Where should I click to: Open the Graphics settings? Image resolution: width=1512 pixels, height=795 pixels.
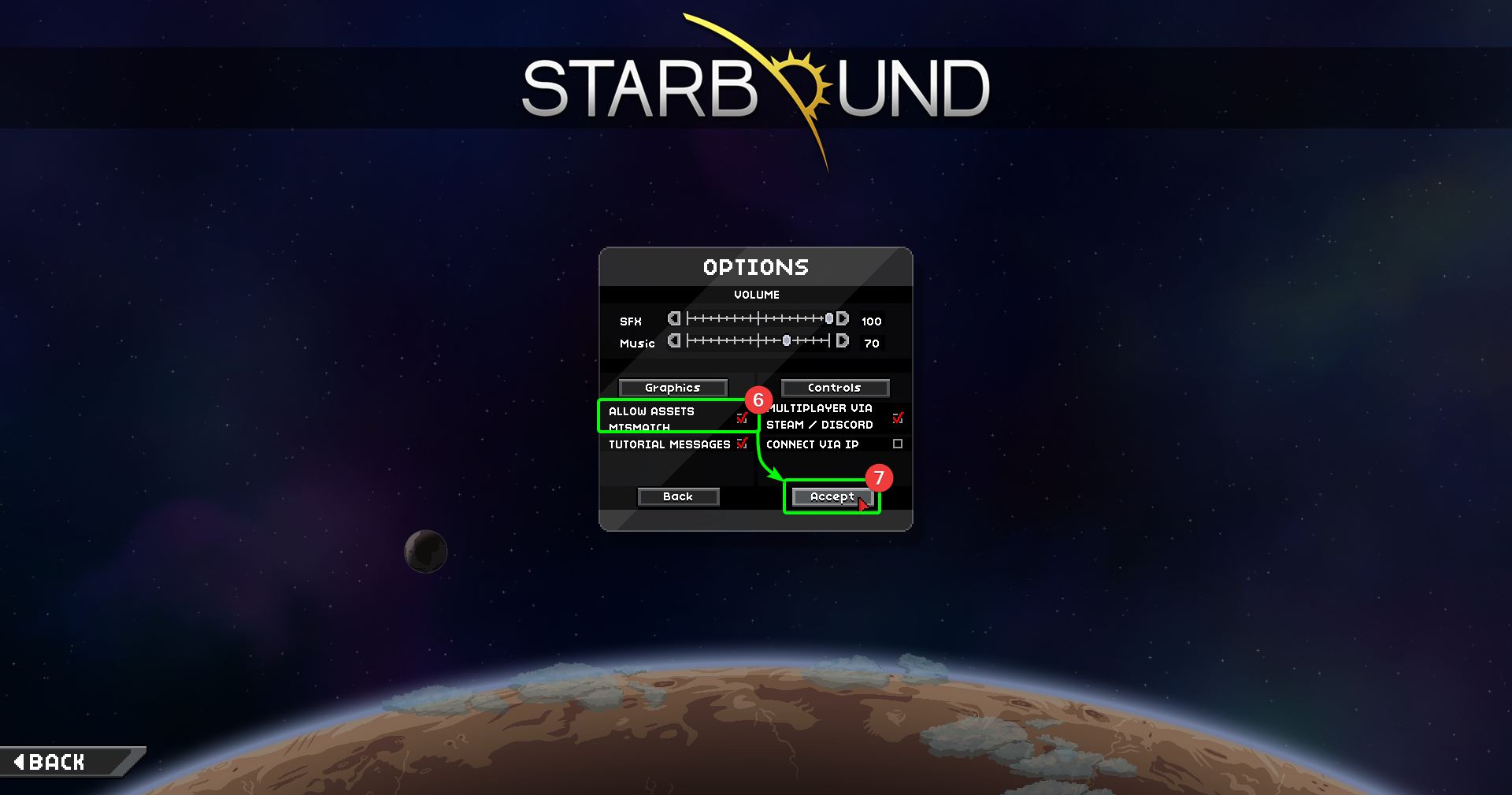673,387
